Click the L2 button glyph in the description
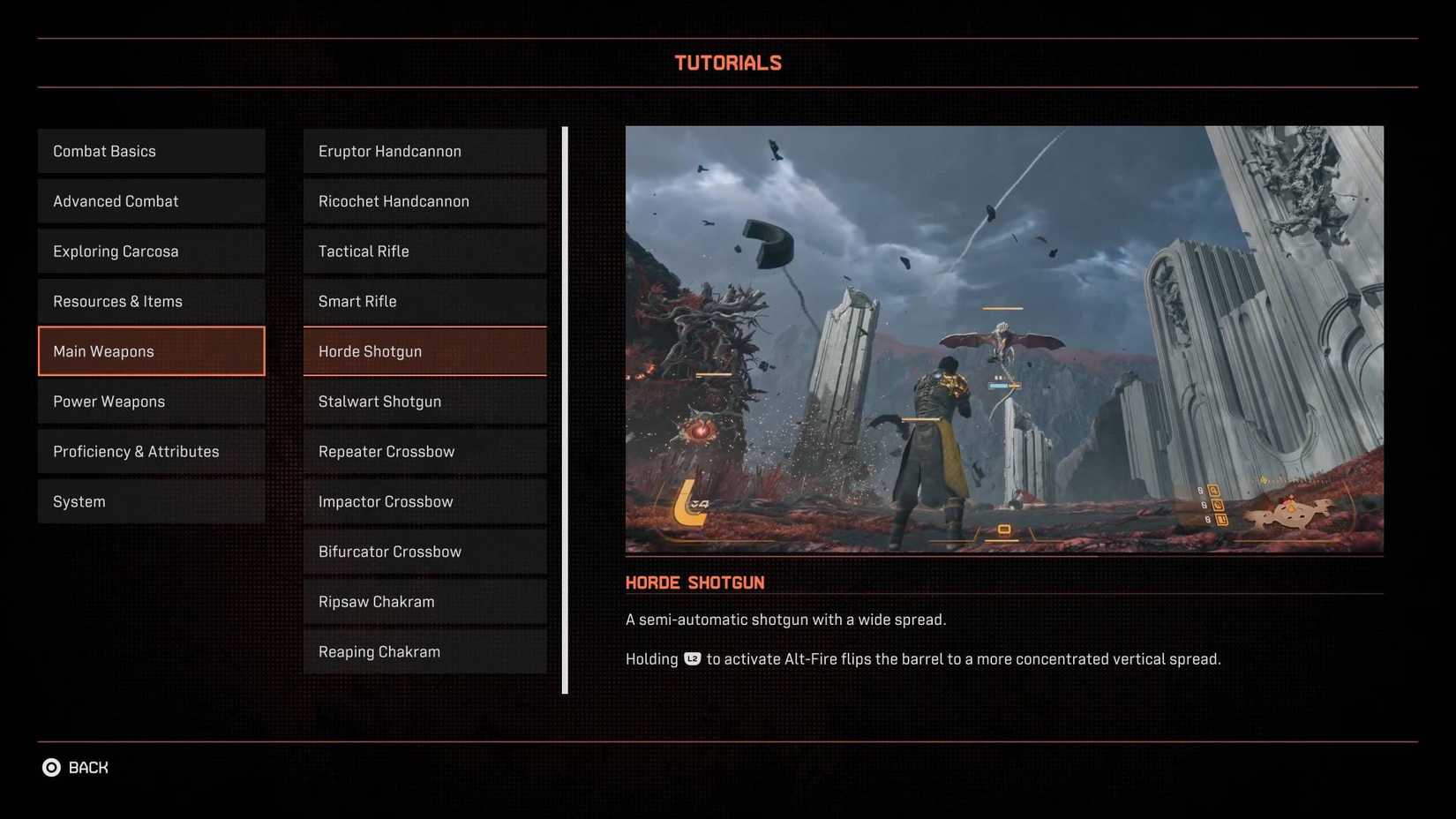The width and height of the screenshot is (1456, 819). click(691, 658)
